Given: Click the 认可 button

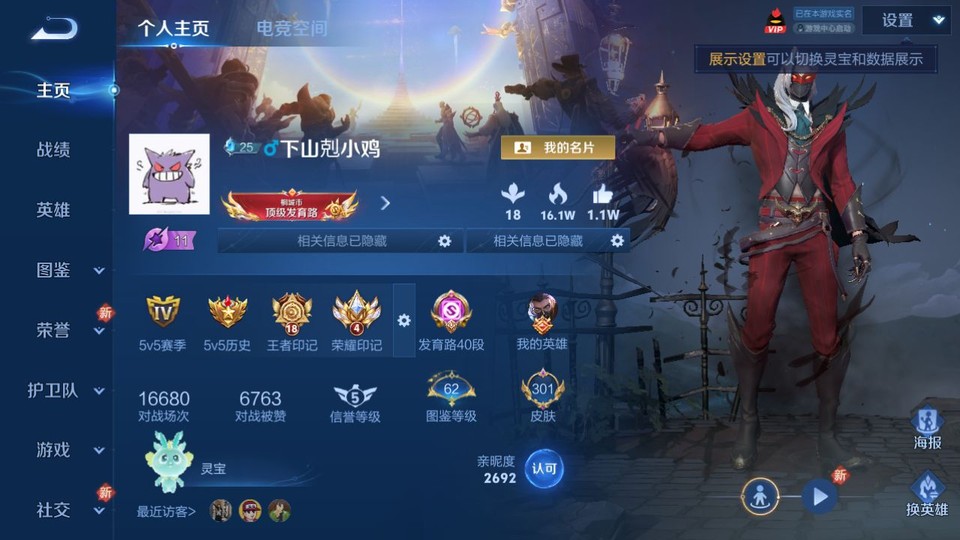Looking at the screenshot, I should coord(544,467).
